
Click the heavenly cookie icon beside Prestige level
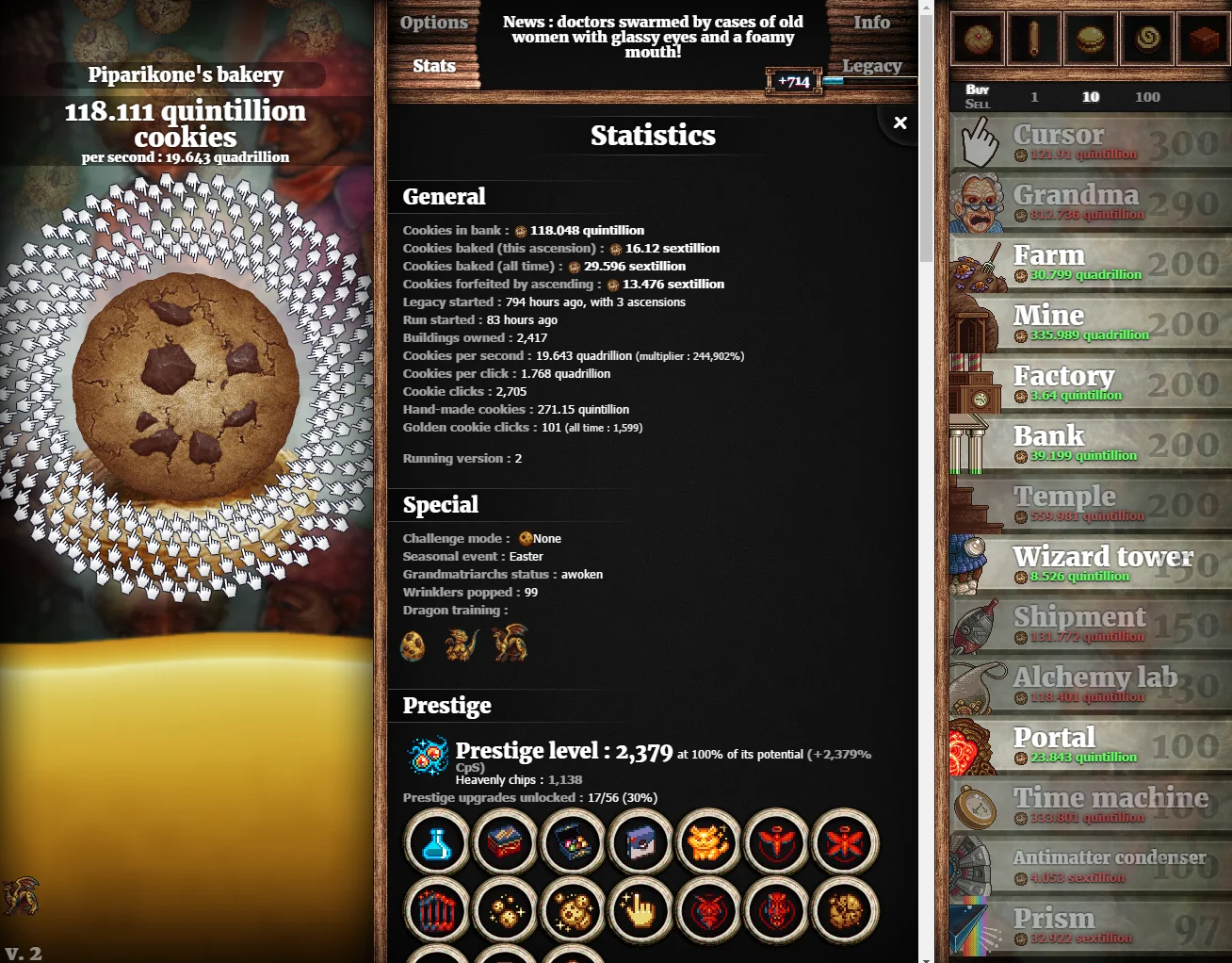click(x=430, y=755)
